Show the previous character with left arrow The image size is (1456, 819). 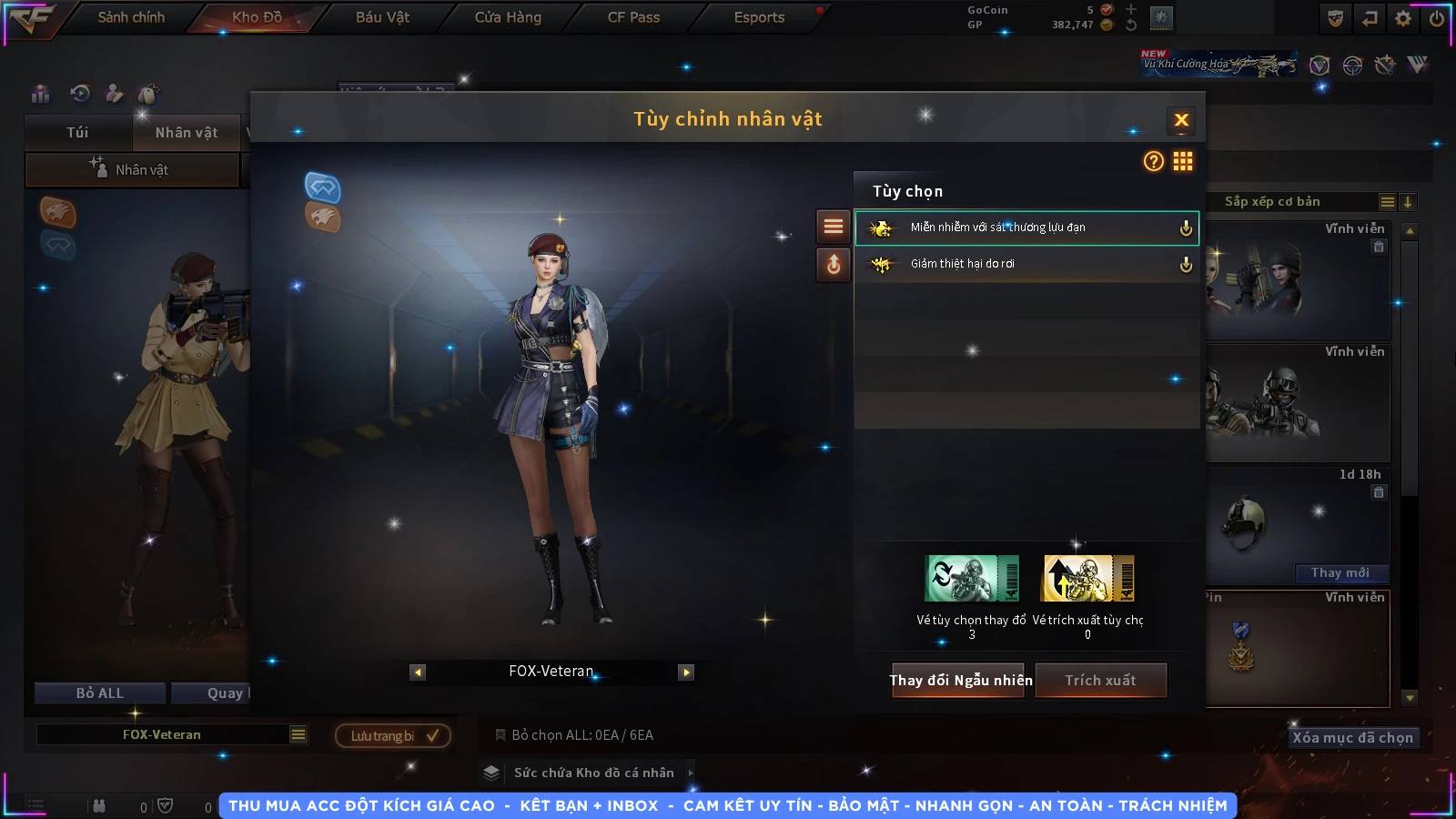[x=418, y=672]
